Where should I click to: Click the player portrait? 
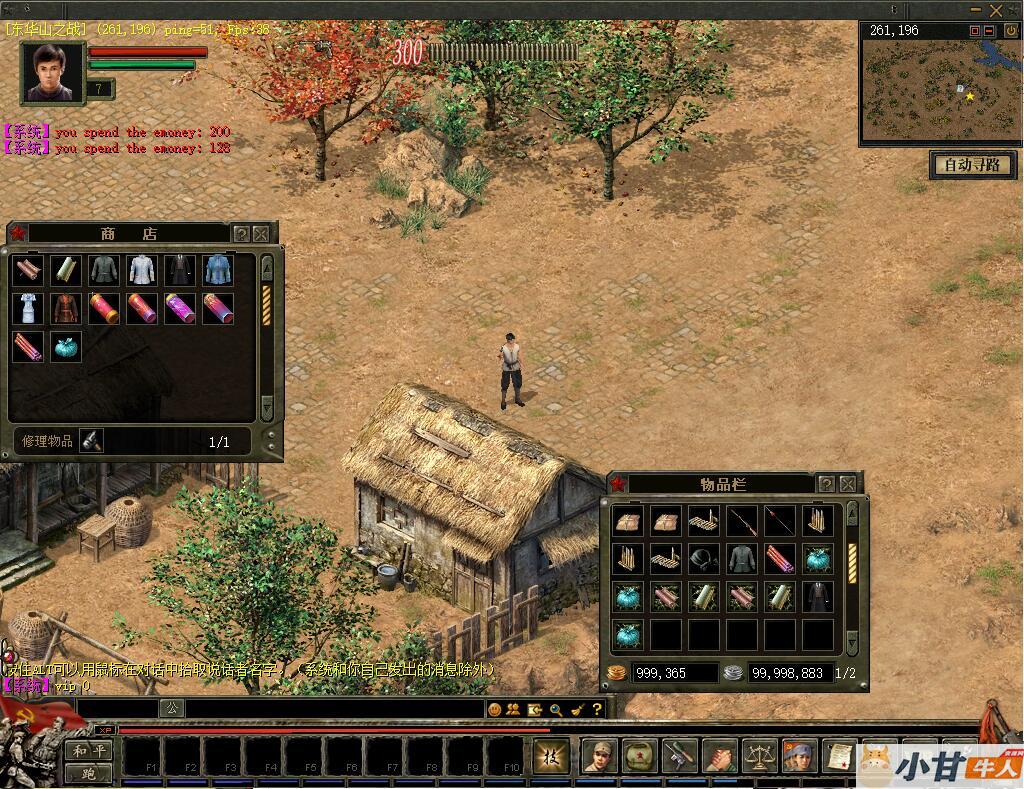tap(53, 71)
